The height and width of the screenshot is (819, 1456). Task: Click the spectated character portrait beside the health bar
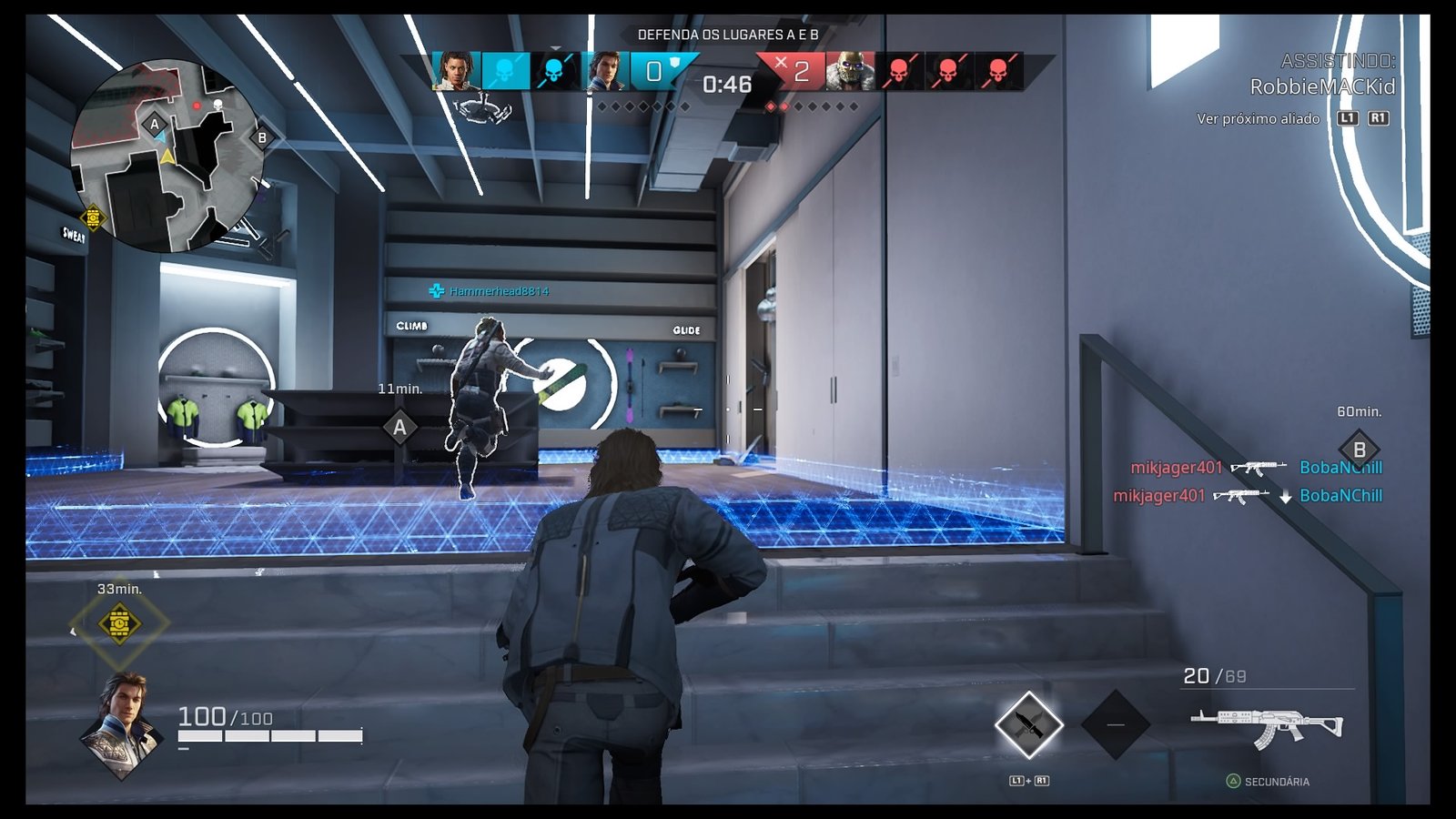click(124, 724)
